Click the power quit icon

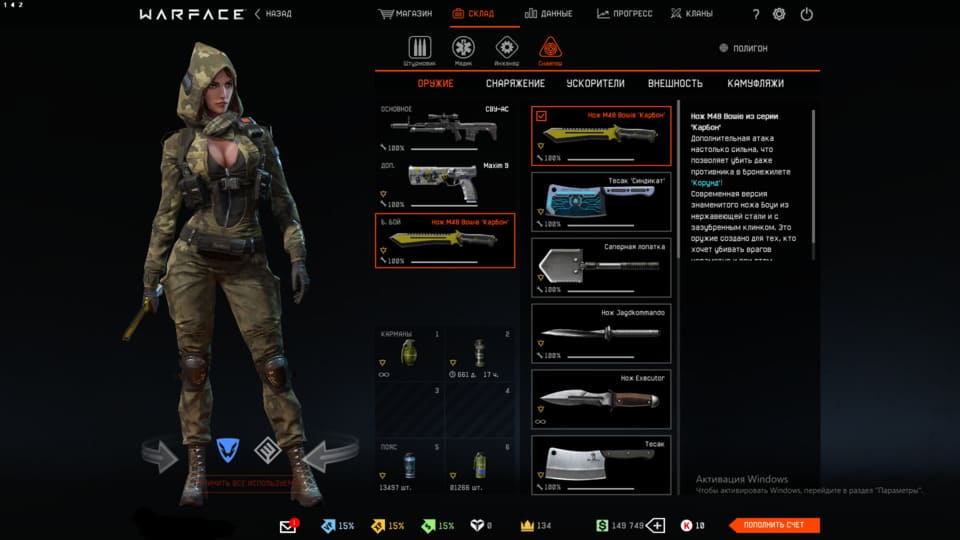(807, 14)
